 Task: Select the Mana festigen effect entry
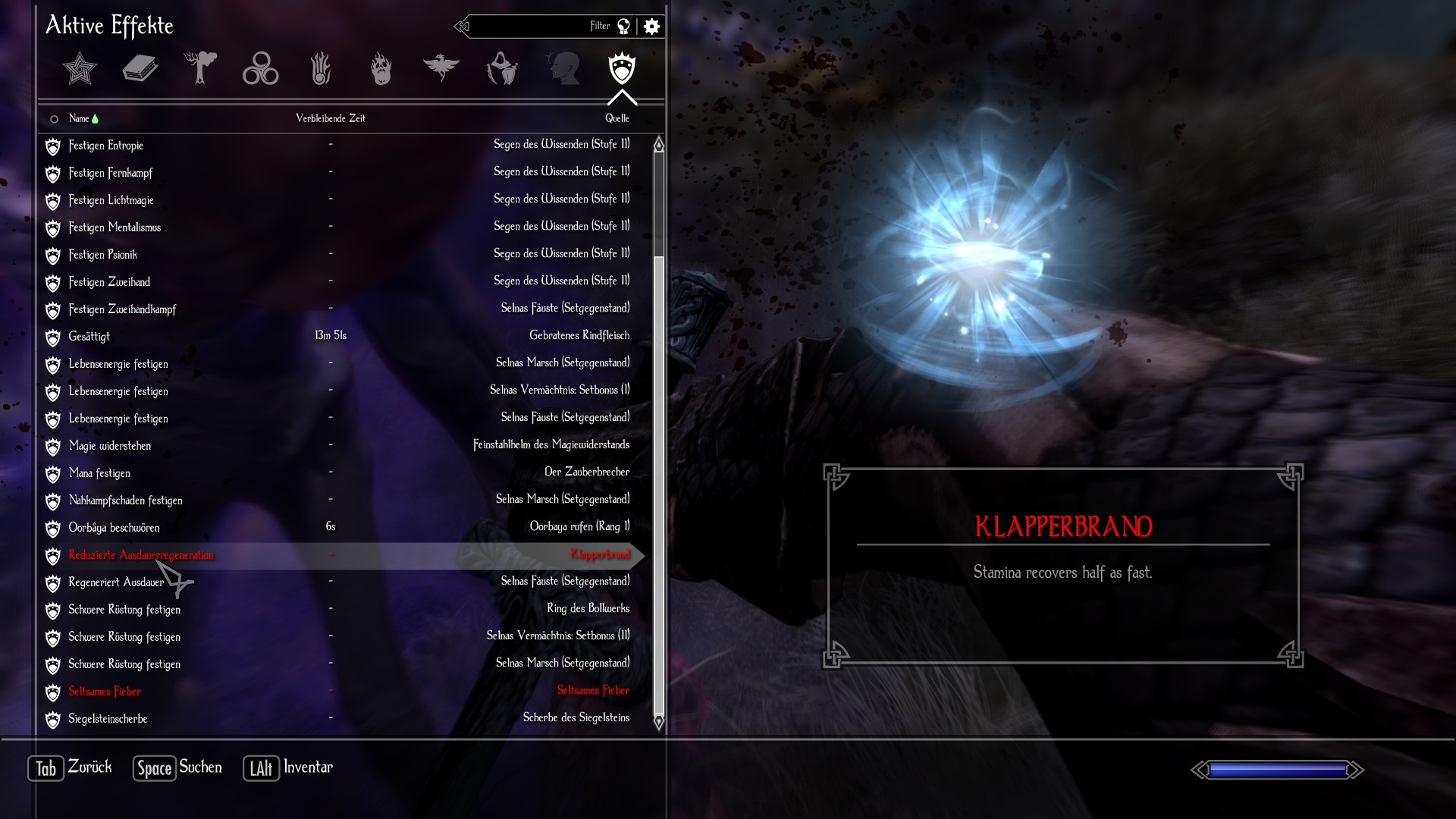tap(99, 473)
